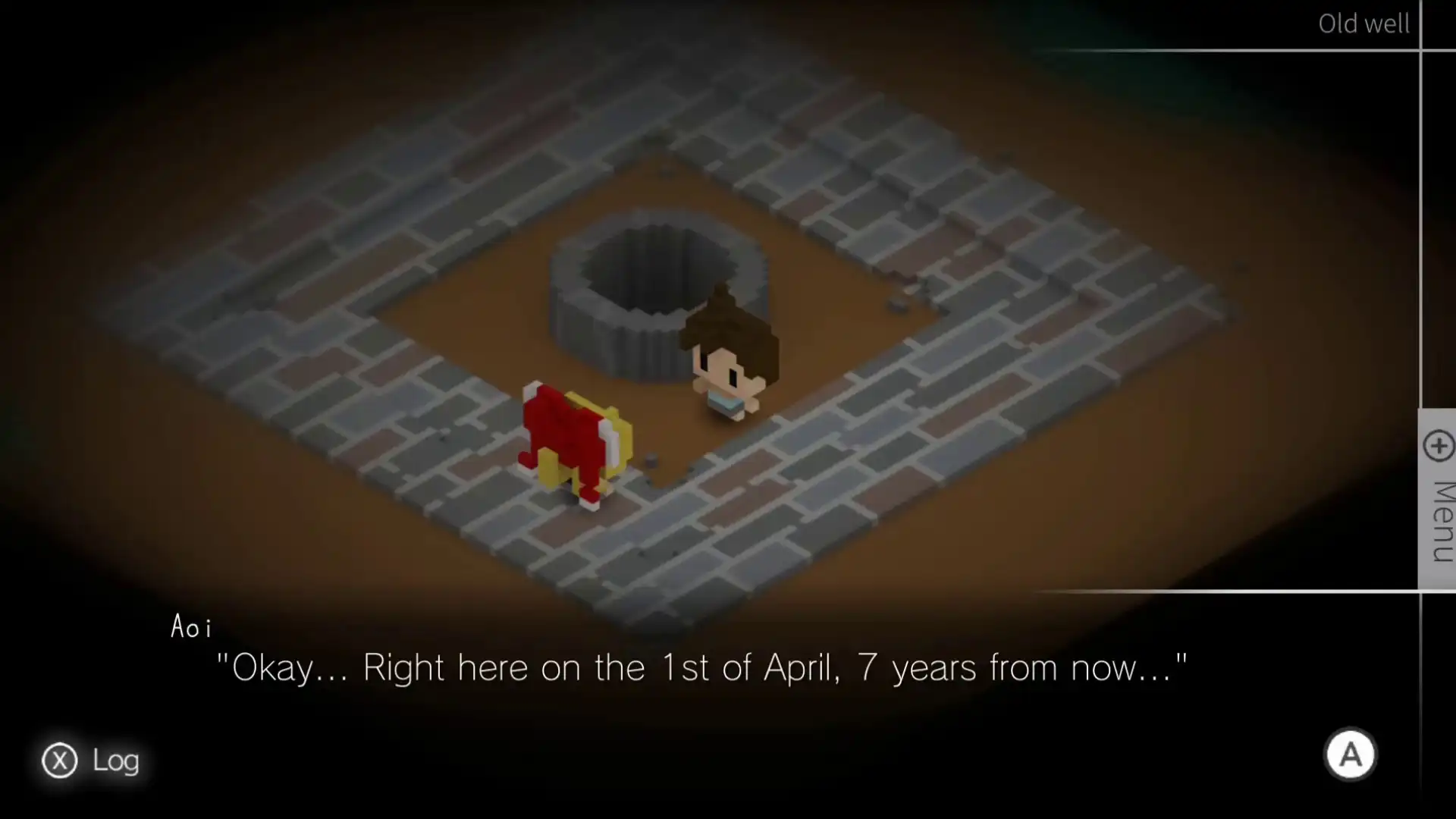Toggle the dialogue Log panel open
This screenshot has width=1456, height=819.
click(x=91, y=761)
